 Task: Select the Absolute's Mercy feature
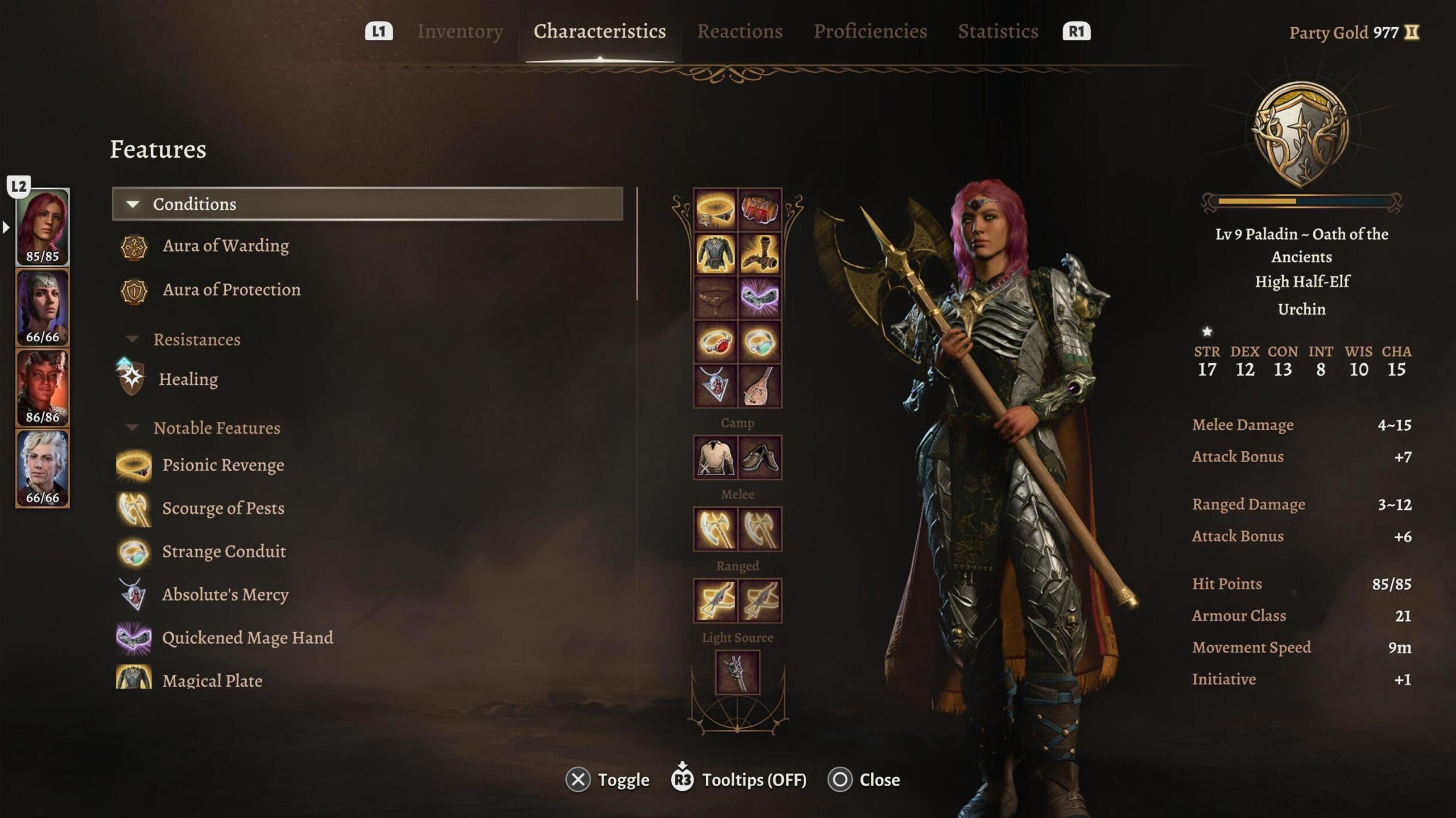pos(225,595)
